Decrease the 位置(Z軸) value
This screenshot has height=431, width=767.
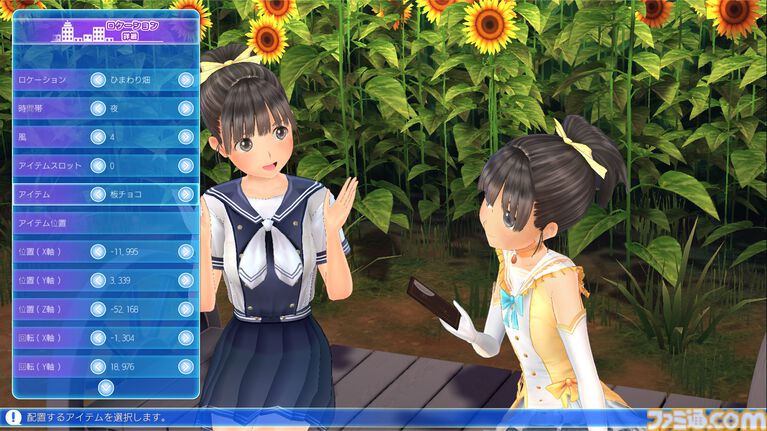click(98, 309)
